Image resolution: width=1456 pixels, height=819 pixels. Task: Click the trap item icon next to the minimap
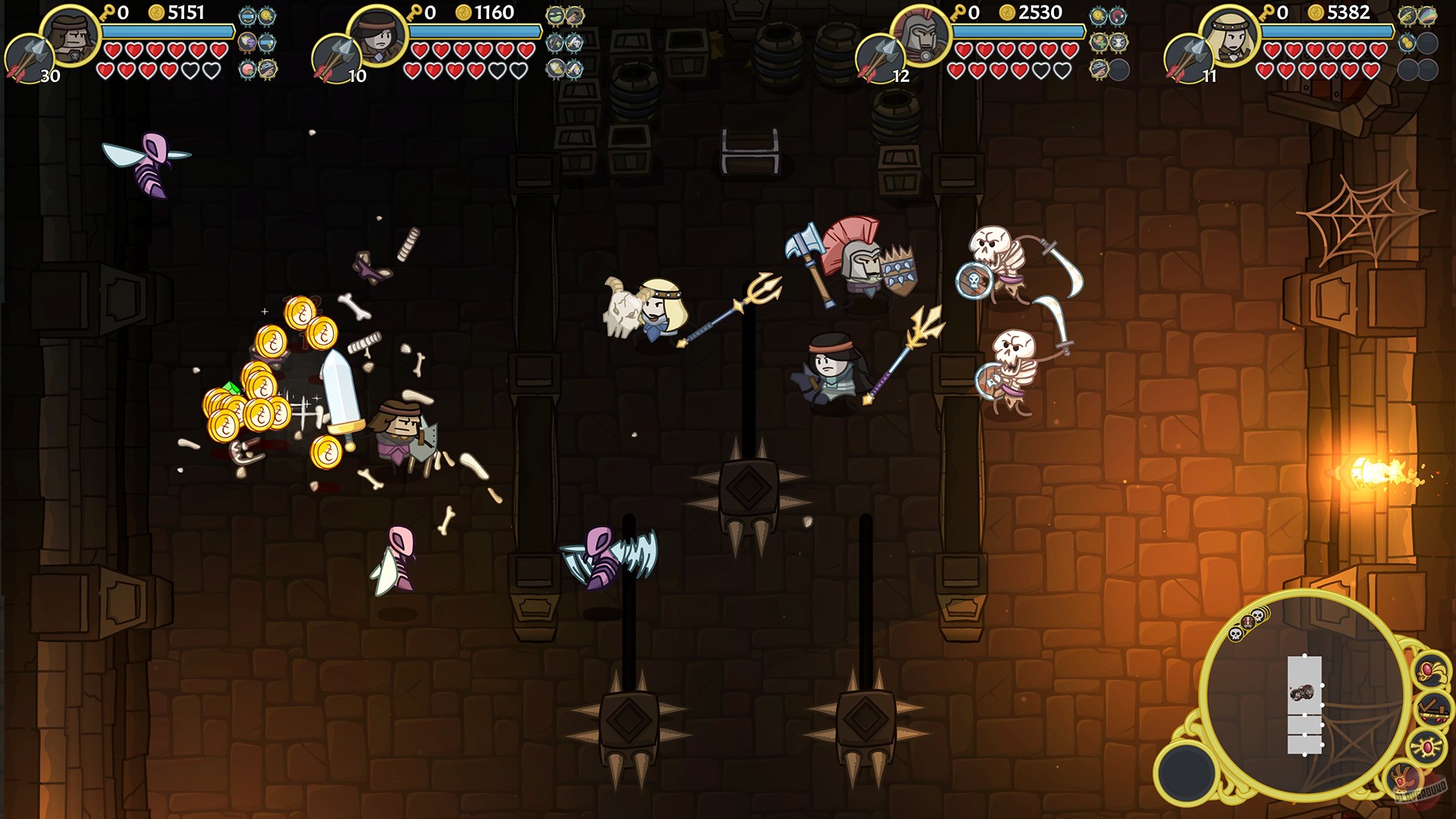coord(1432,709)
